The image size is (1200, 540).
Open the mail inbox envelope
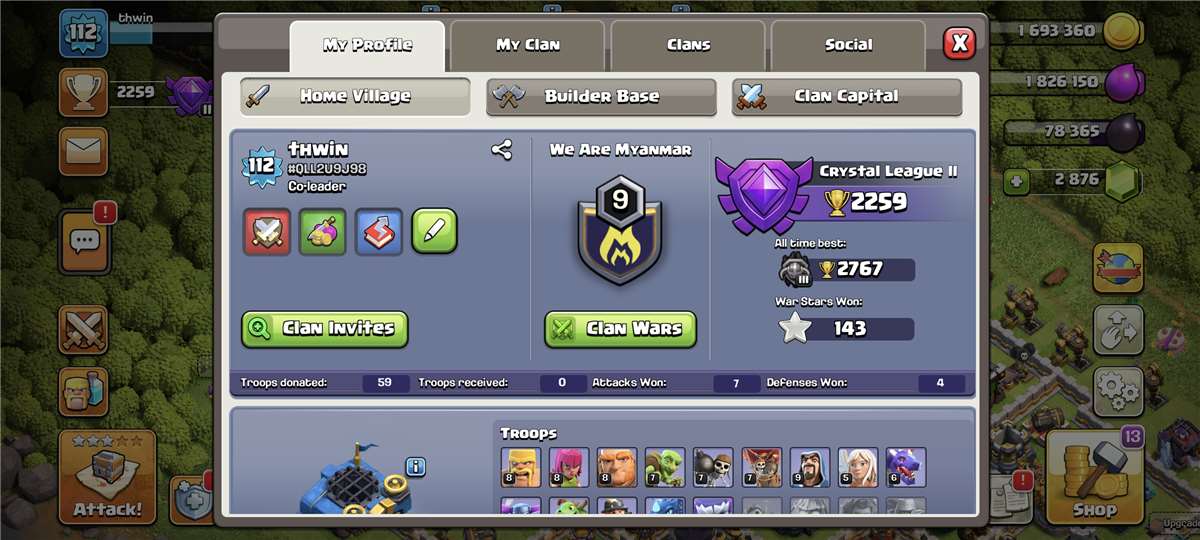84,151
